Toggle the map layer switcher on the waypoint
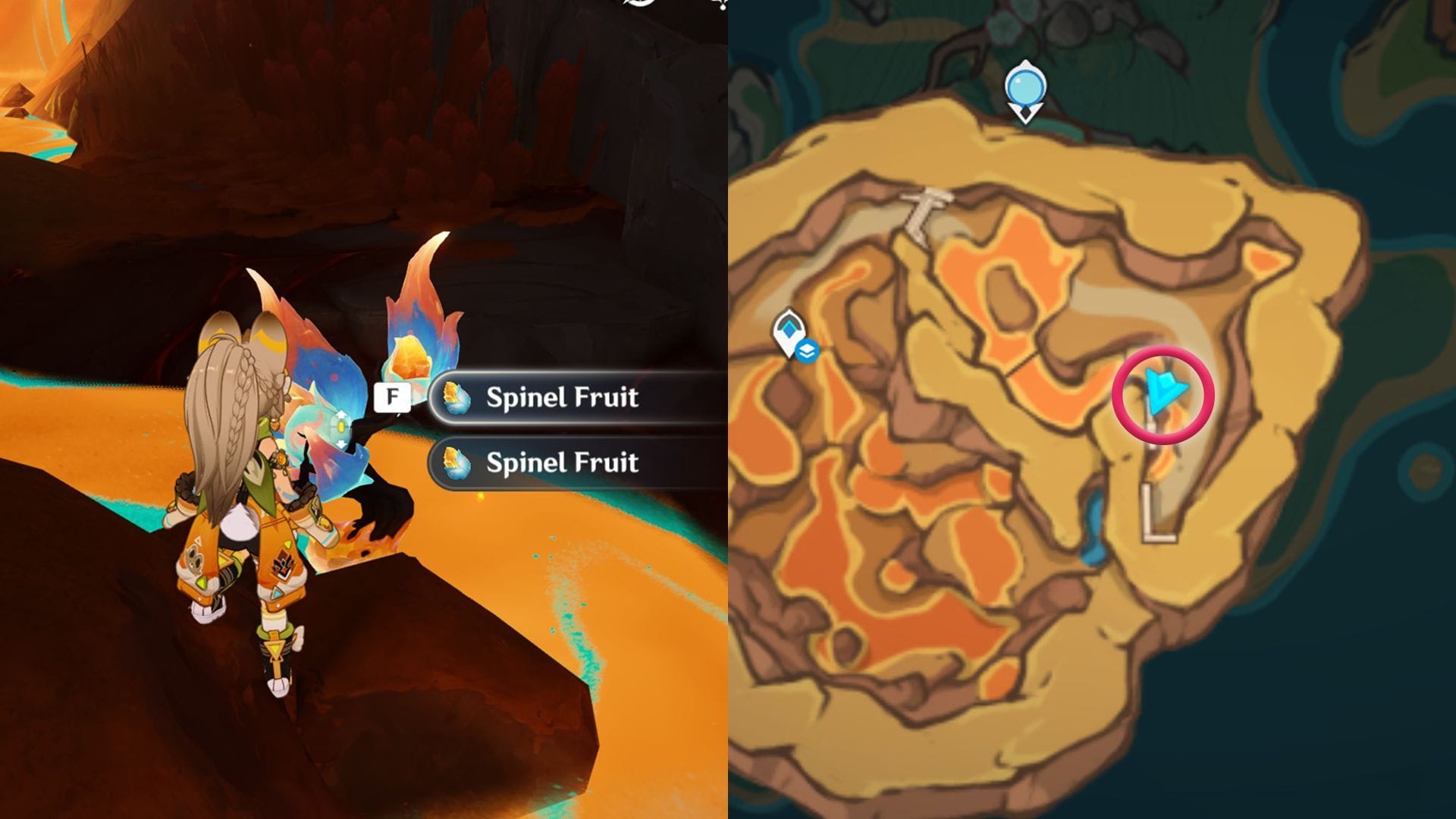 (808, 350)
